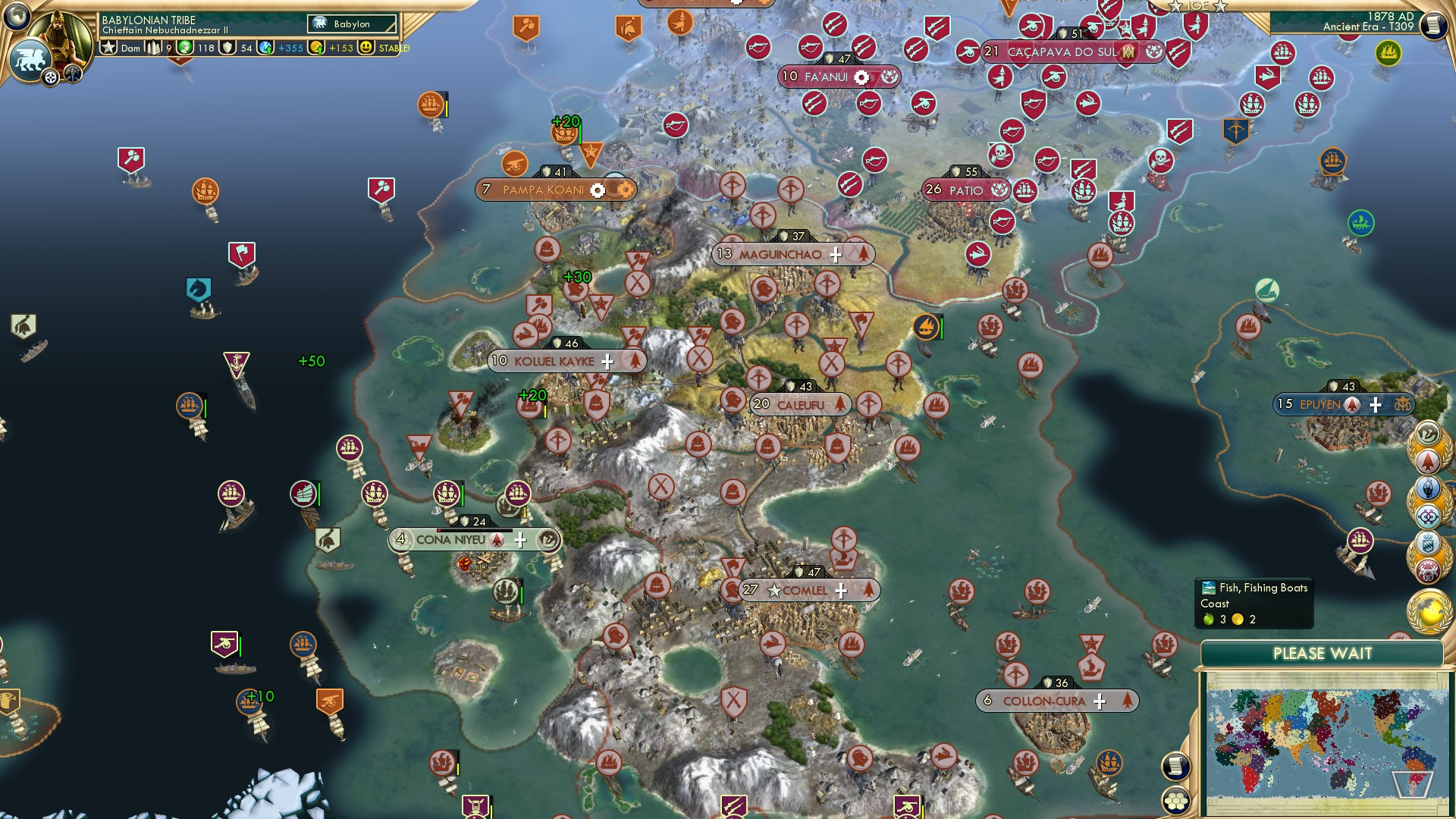Open the notification log scroll icon near the minimap

1177,767
